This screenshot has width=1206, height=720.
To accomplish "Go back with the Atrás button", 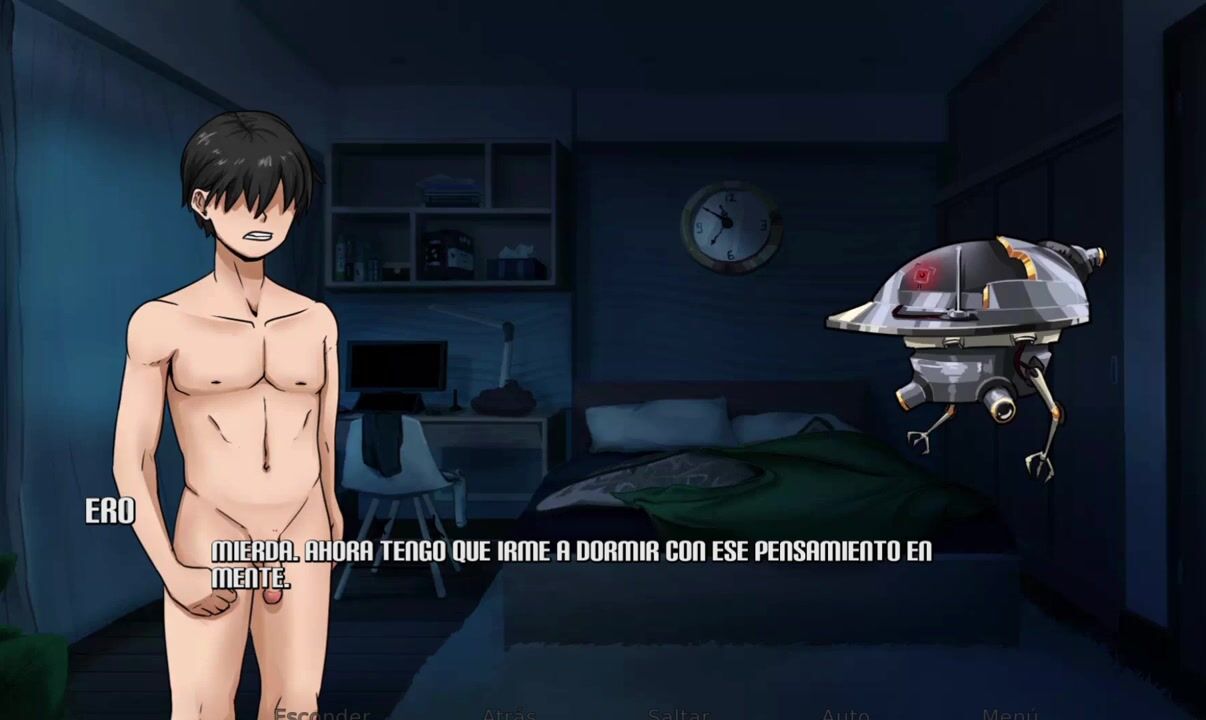I will [x=509, y=714].
